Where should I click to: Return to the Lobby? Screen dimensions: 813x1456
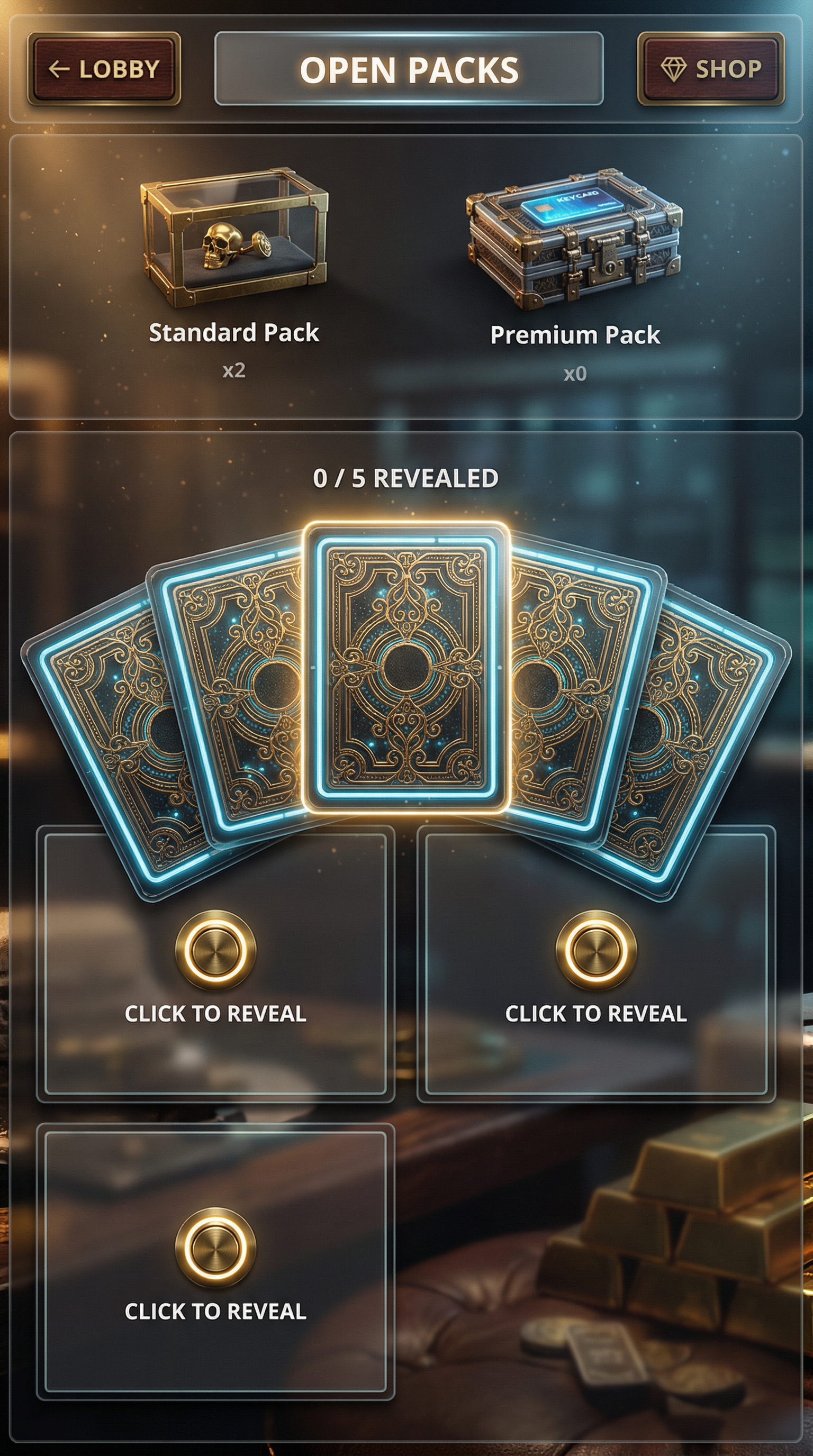[104, 69]
